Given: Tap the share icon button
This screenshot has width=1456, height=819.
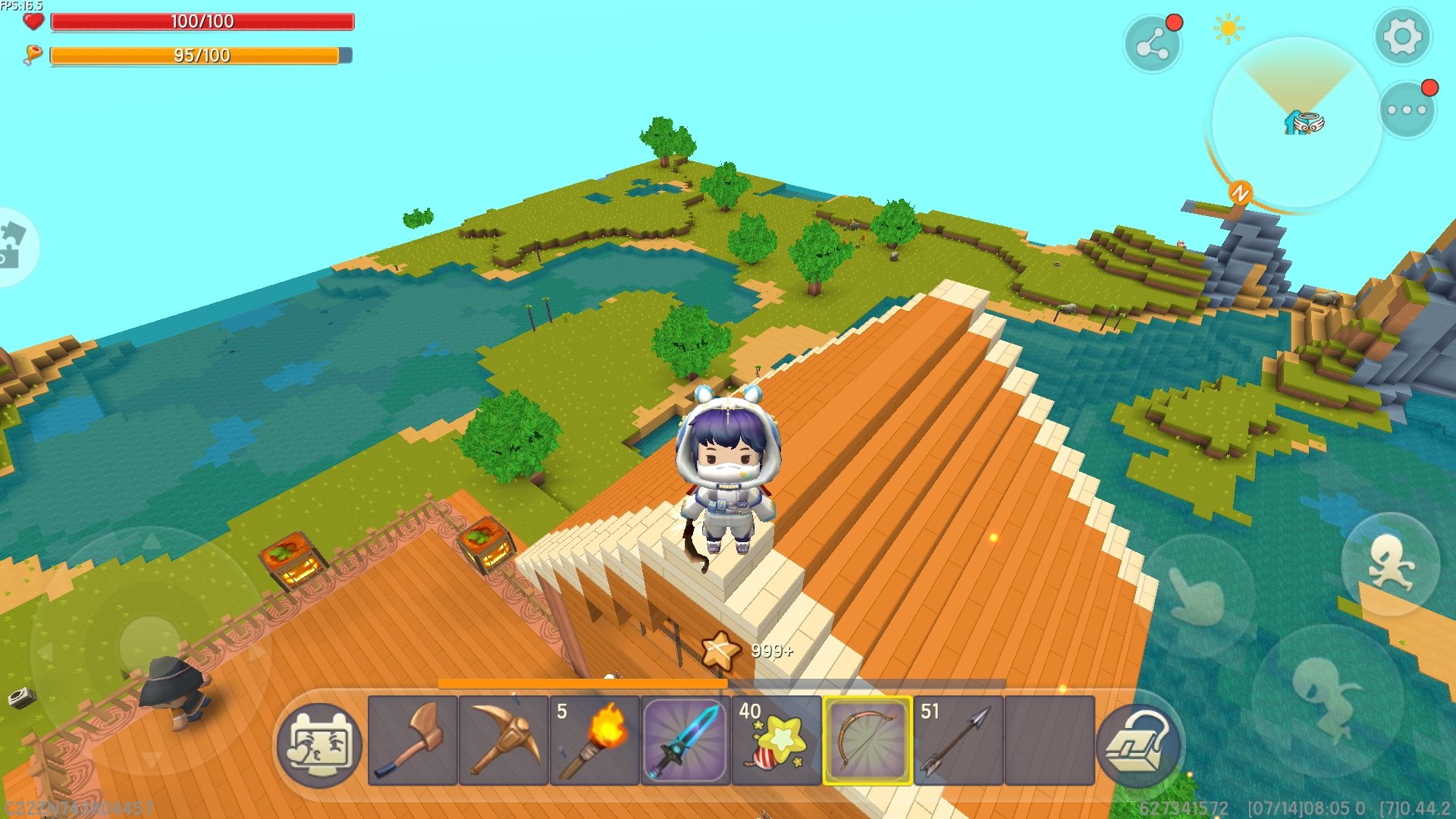Looking at the screenshot, I should (x=1152, y=45).
